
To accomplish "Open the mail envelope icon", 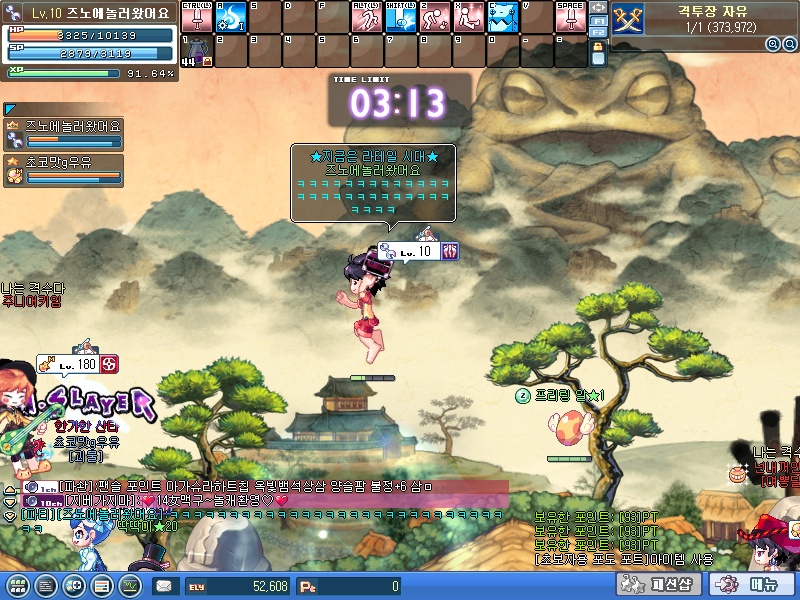I will point(164,586).
